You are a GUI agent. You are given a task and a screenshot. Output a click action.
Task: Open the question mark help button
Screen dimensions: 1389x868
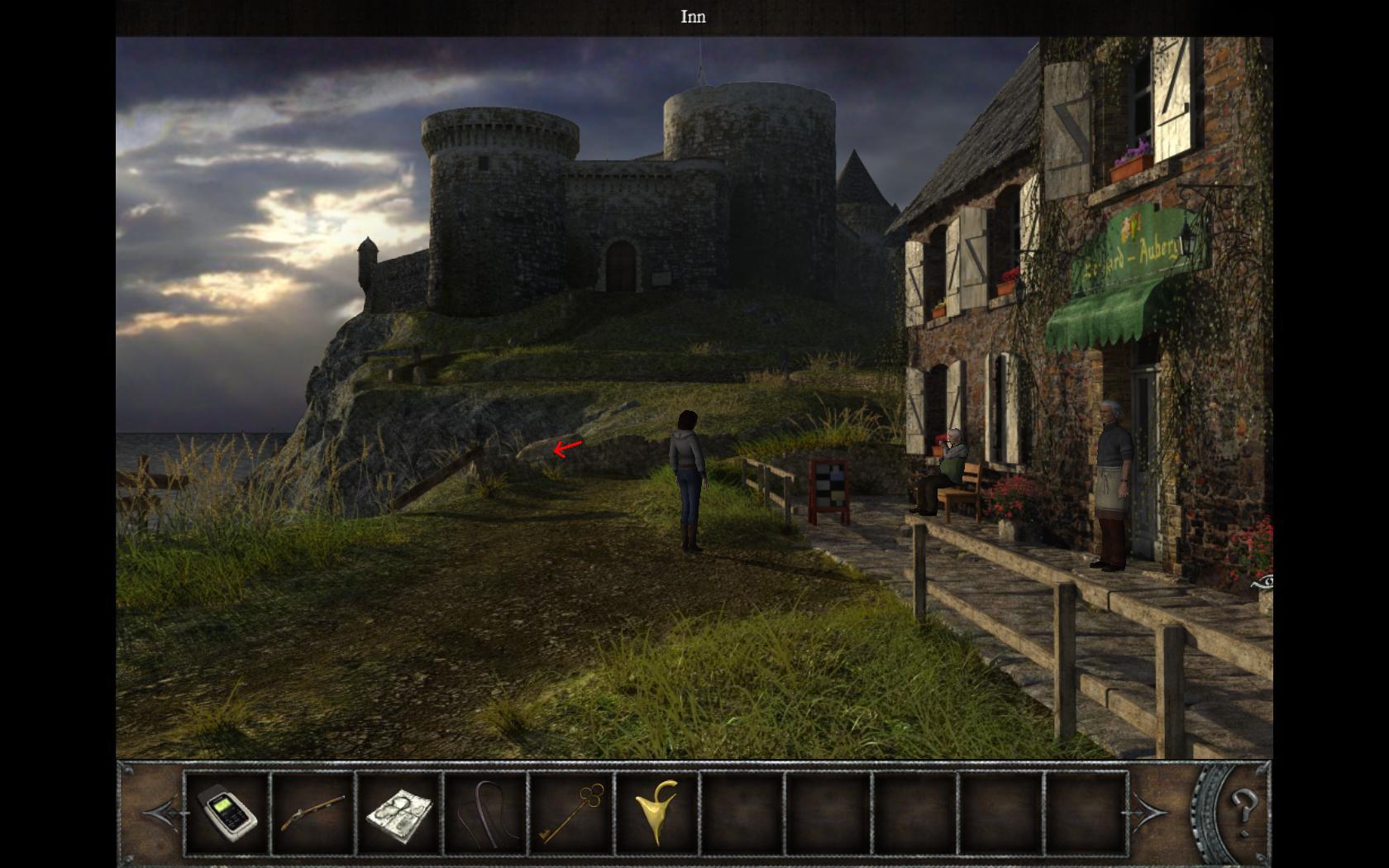click(1243, 804)
